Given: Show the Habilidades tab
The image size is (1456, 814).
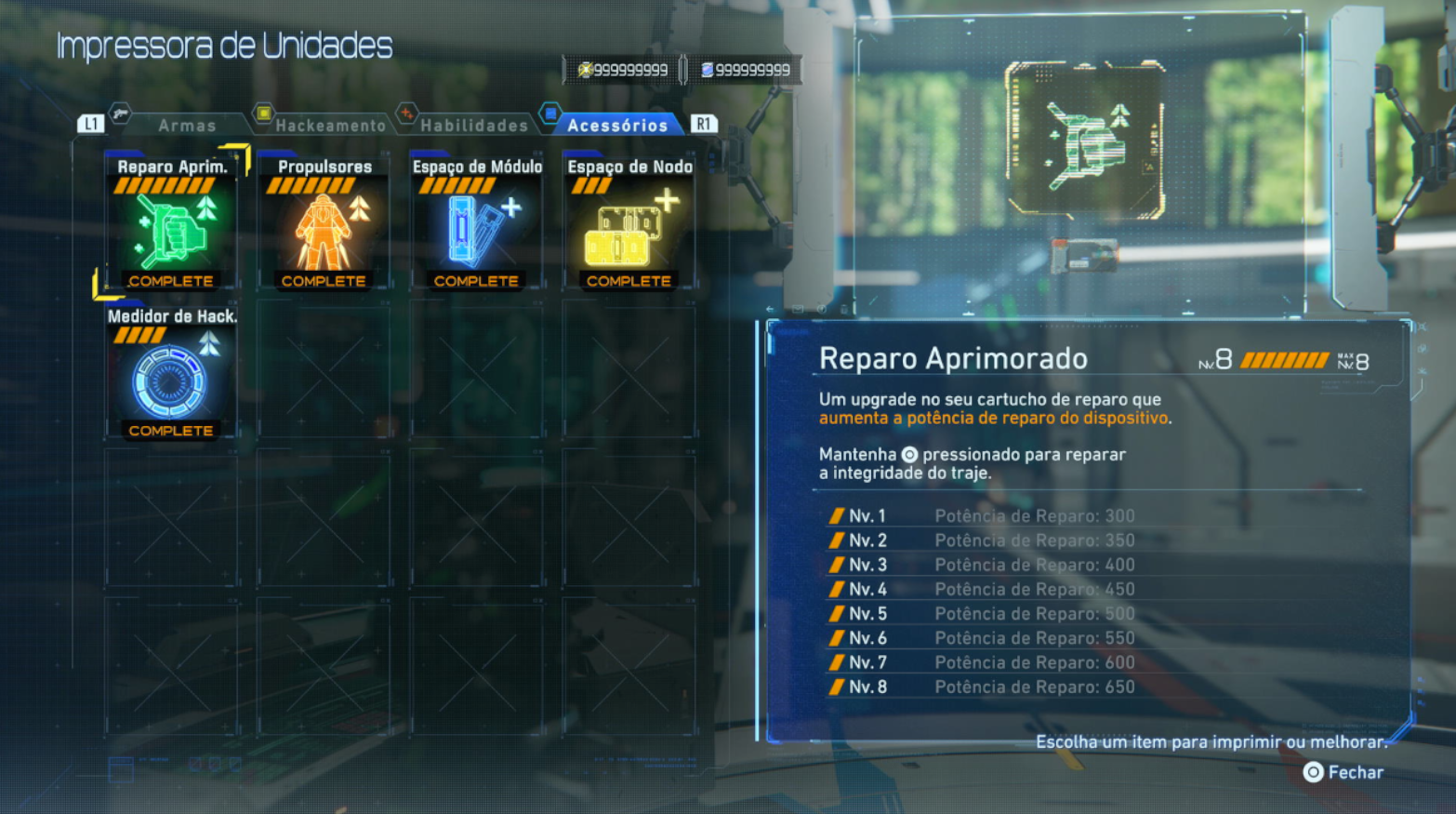Looking at the screenshot, I should [473, 125].
